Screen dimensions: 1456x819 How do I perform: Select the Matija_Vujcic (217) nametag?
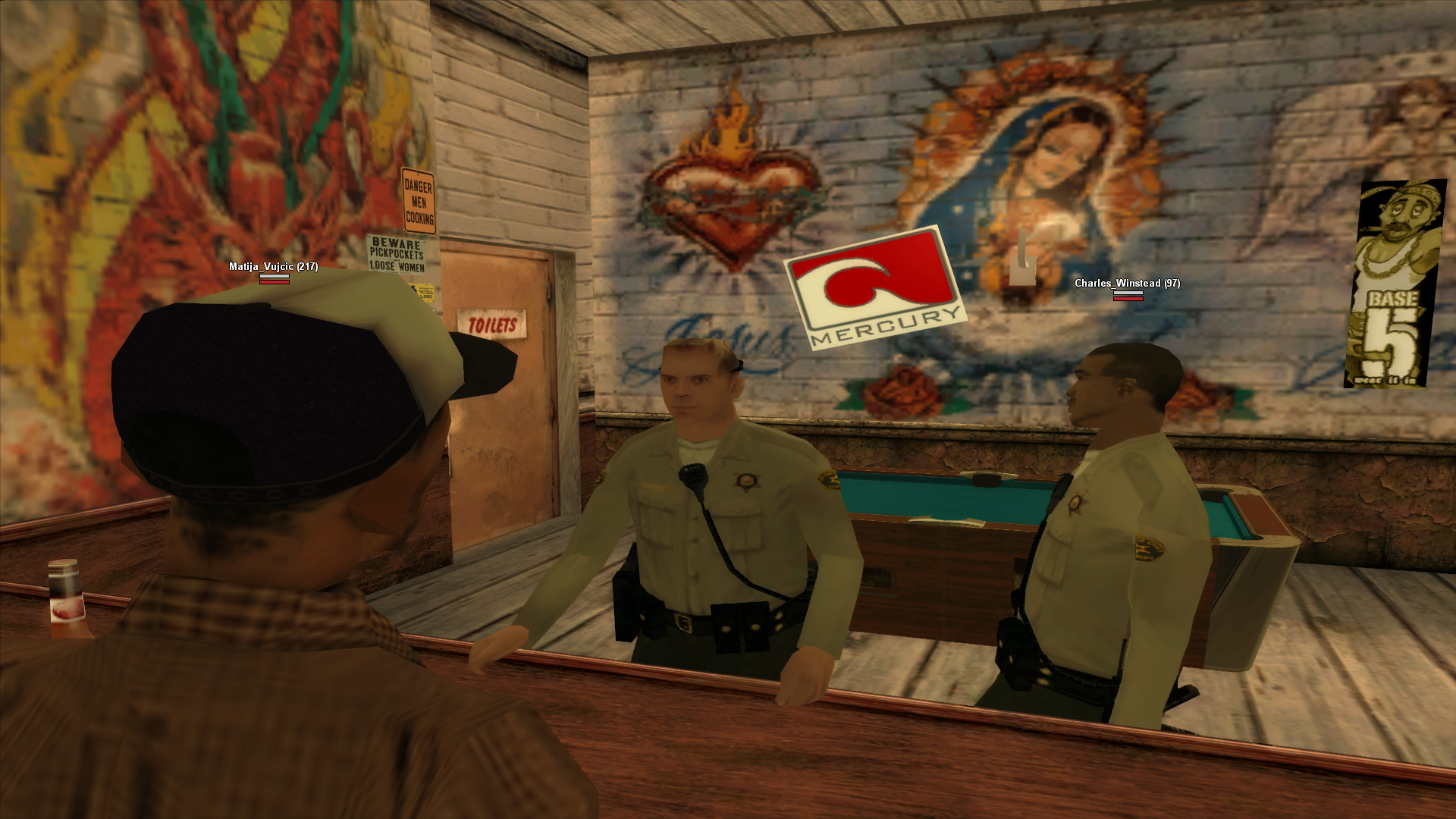click(x=273, y=267)
